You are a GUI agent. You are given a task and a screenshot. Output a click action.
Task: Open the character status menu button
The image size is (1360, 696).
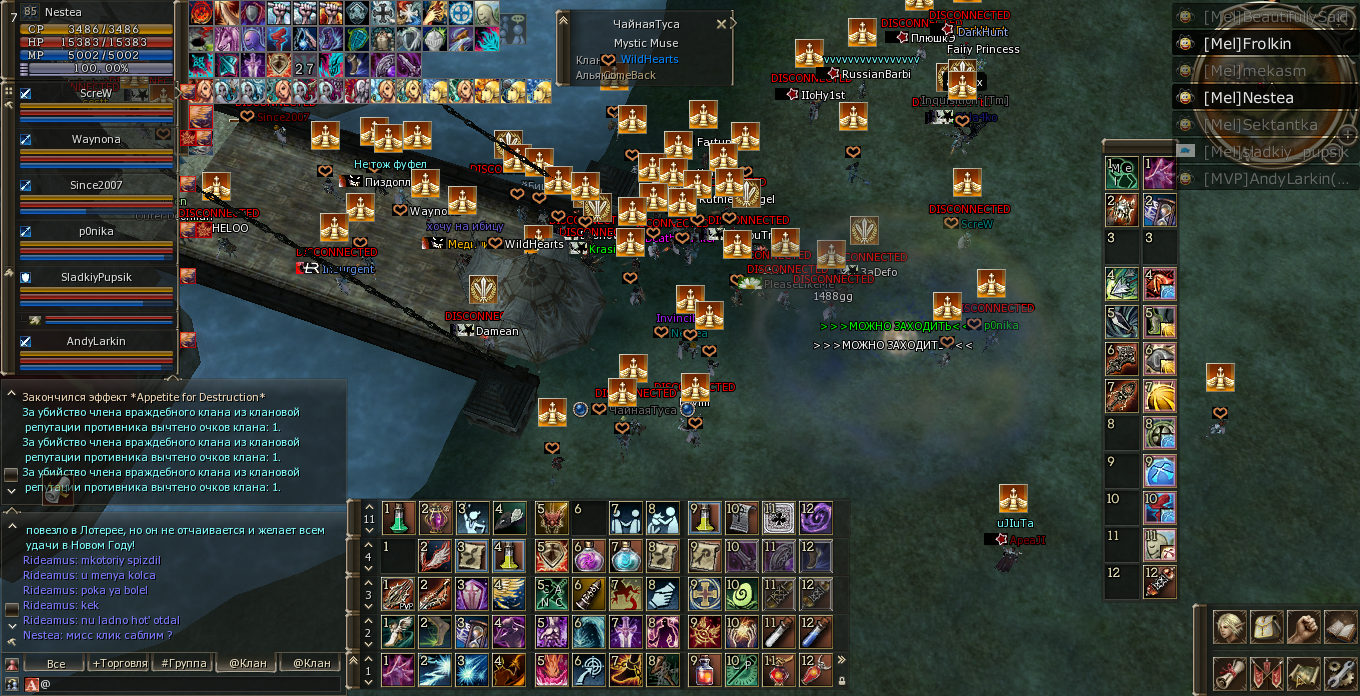click(x=1229, y=628)
